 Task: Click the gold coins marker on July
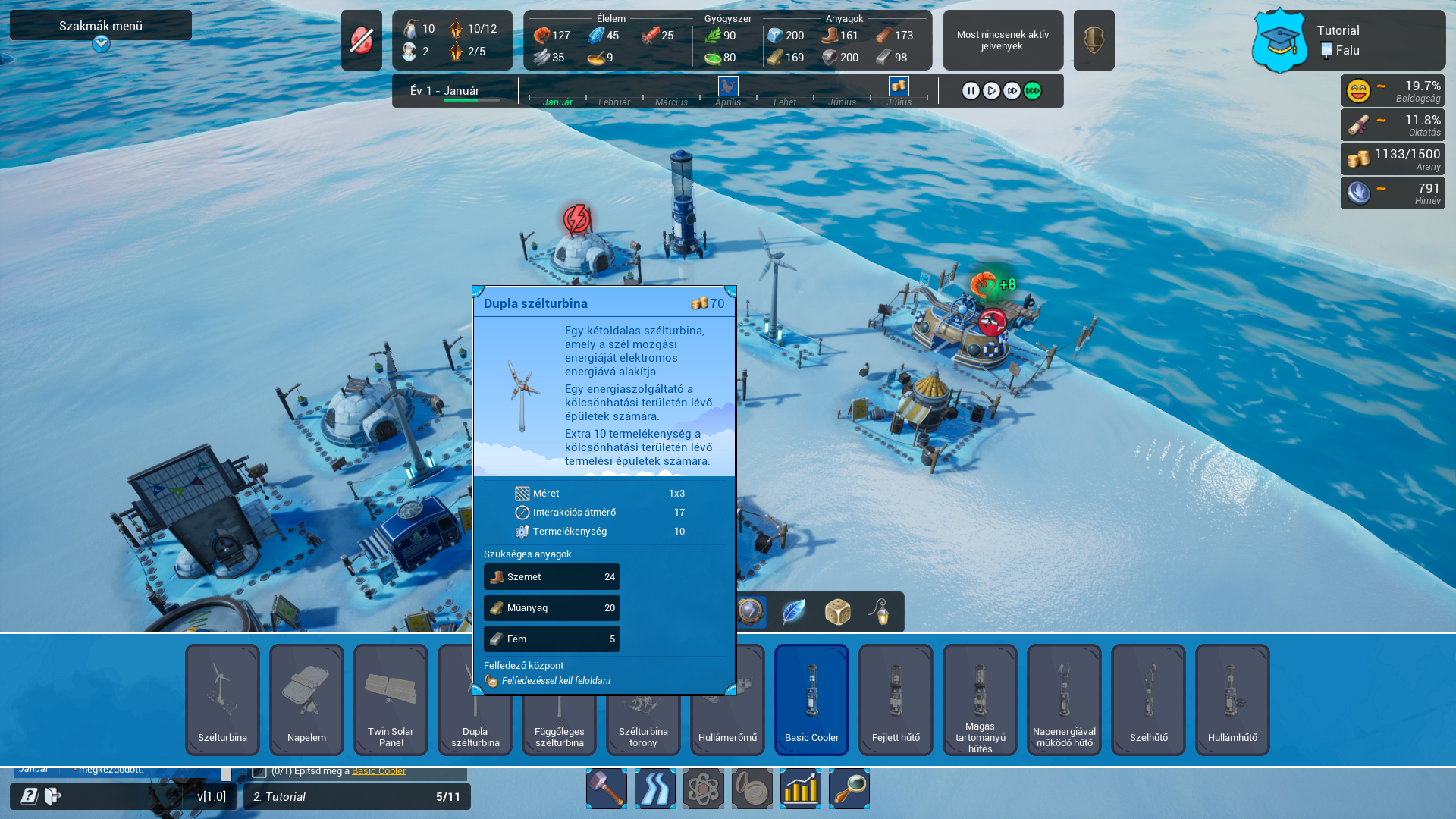899,86
